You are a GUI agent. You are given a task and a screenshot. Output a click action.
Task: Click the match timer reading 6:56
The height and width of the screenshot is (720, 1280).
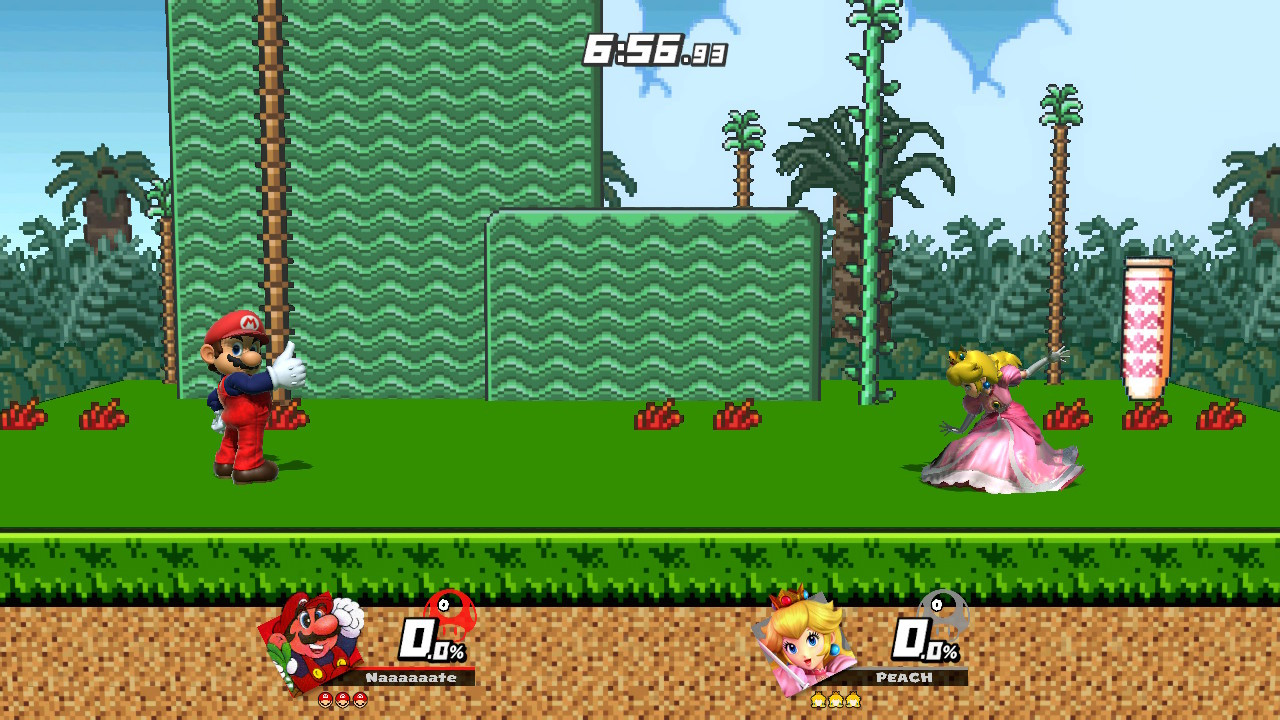[x=650, y=47]
